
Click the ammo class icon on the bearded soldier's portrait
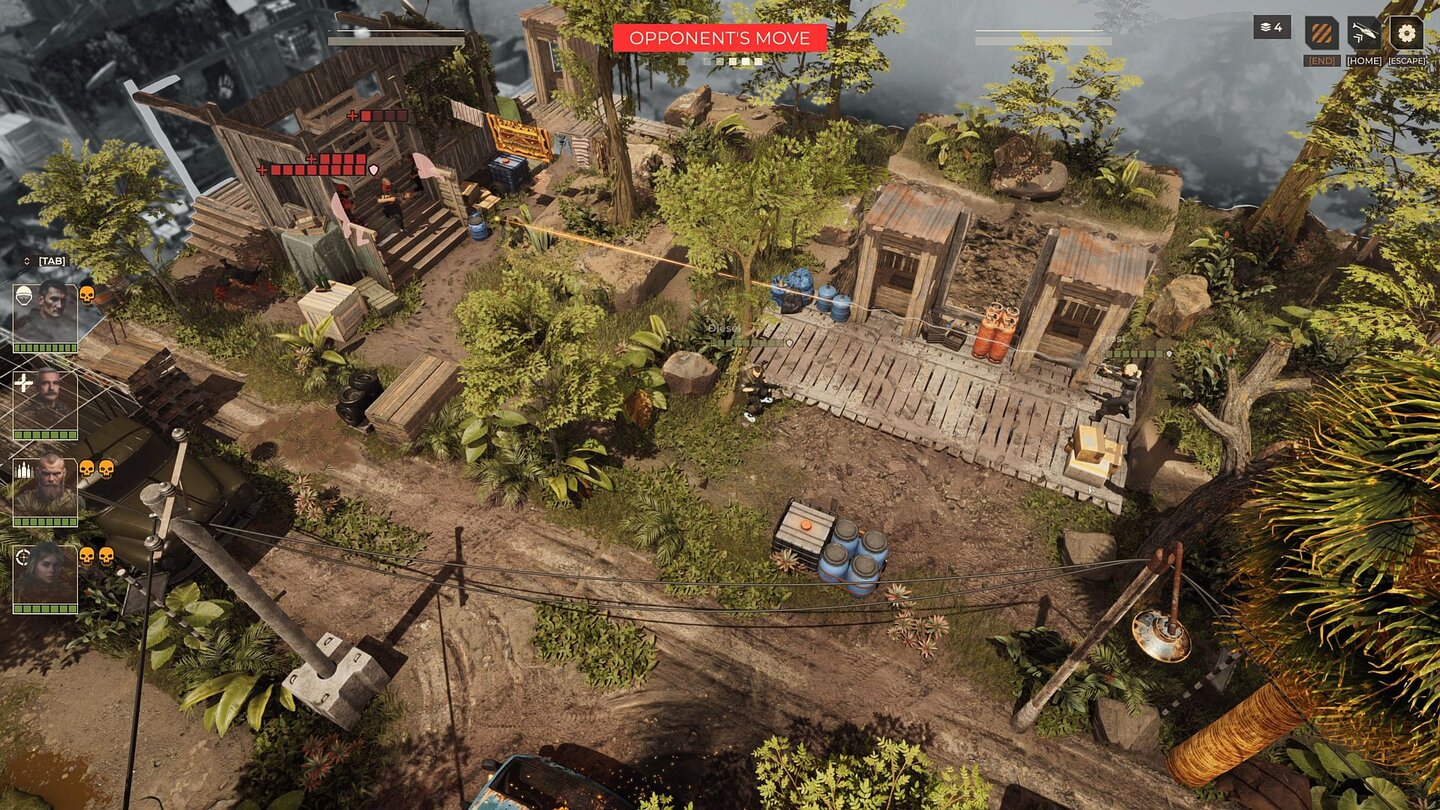coord(24,469)
